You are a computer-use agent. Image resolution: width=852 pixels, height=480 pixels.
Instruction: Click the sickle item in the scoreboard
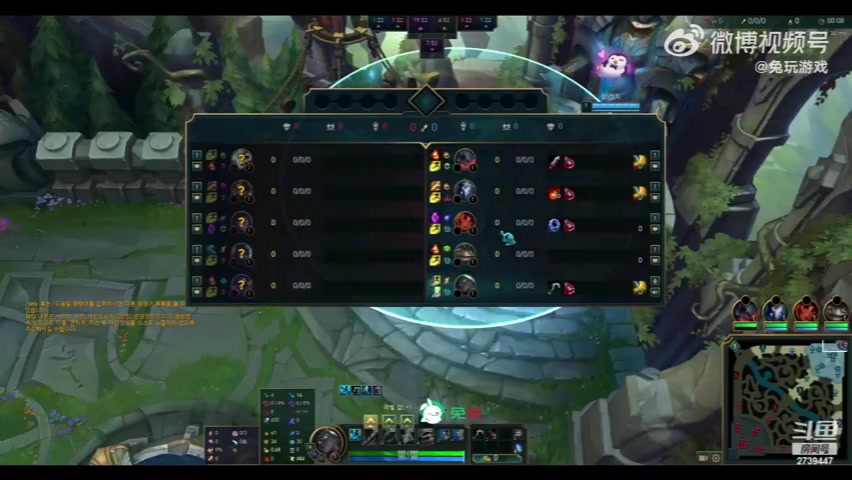click(x=553, y=288)
